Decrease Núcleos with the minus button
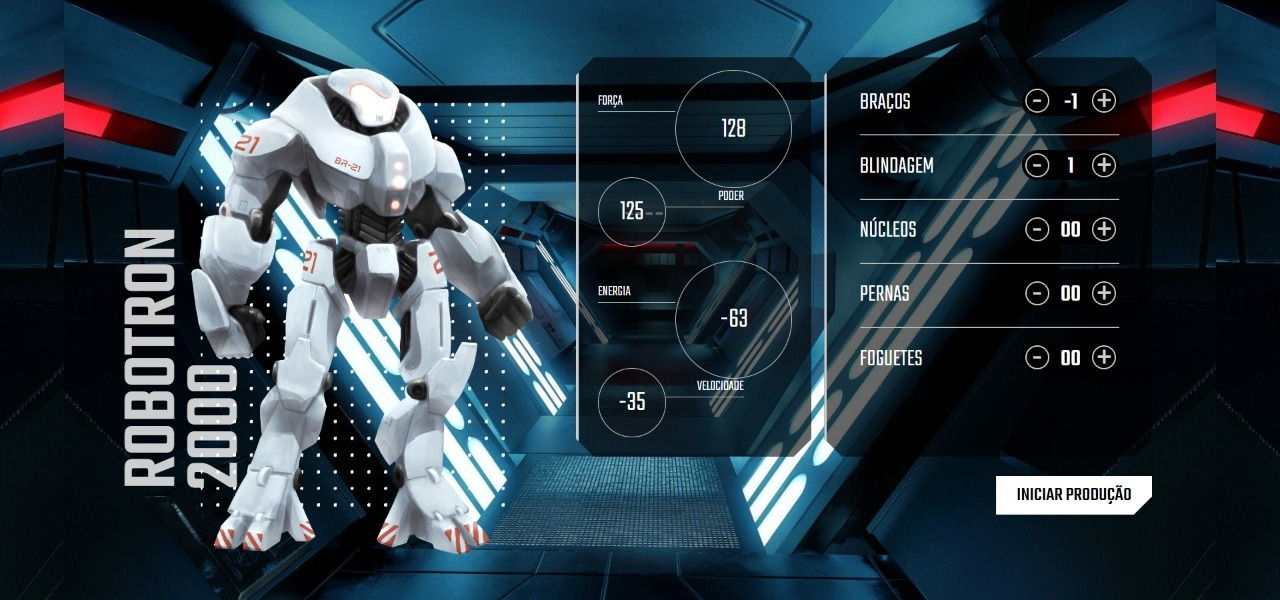The width and height of the screenshot is (1280, 600). click(1037, 229)
